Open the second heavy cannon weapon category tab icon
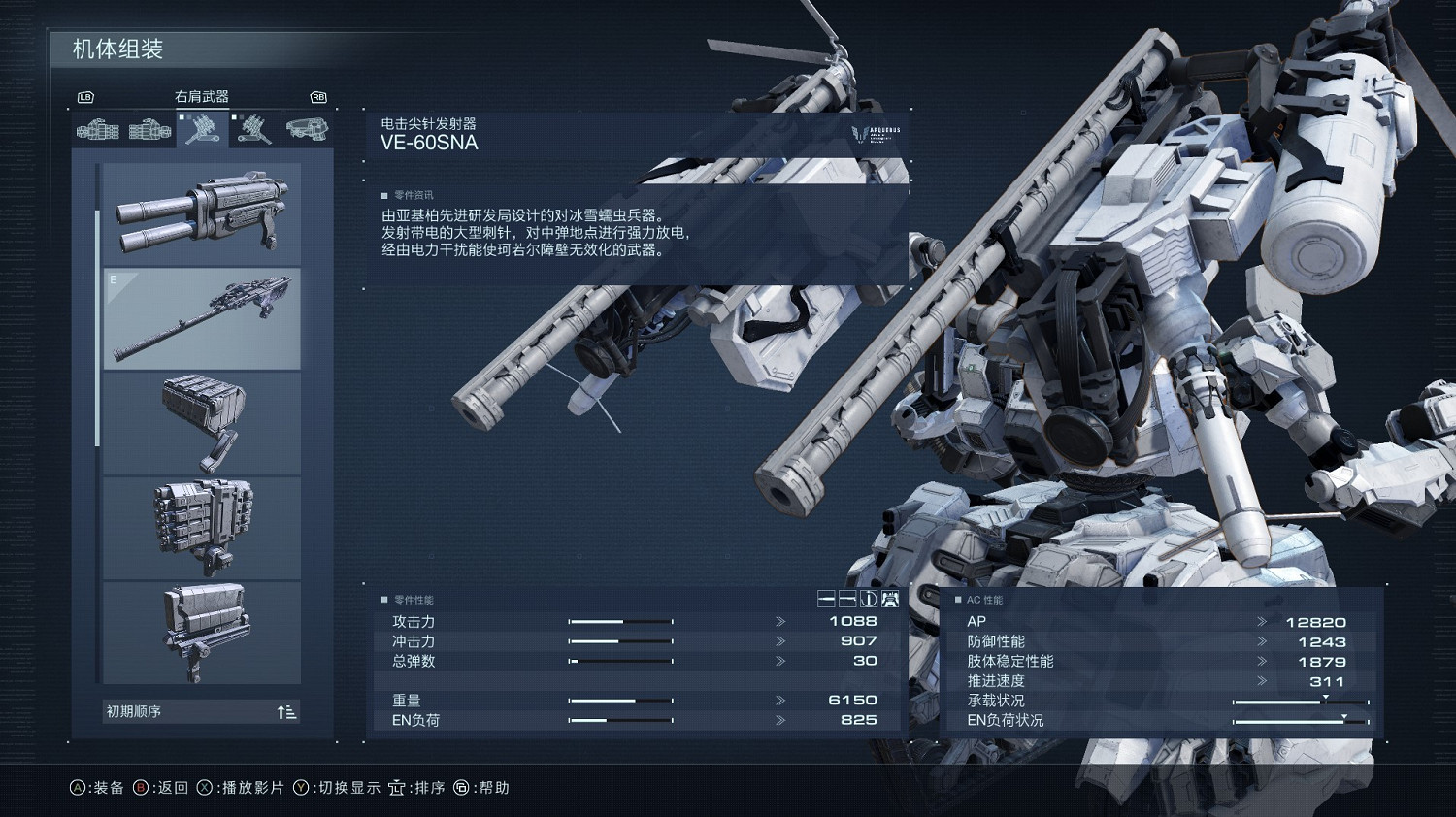1456x817 pixels. pyautogui.click(x=149, y=129)
